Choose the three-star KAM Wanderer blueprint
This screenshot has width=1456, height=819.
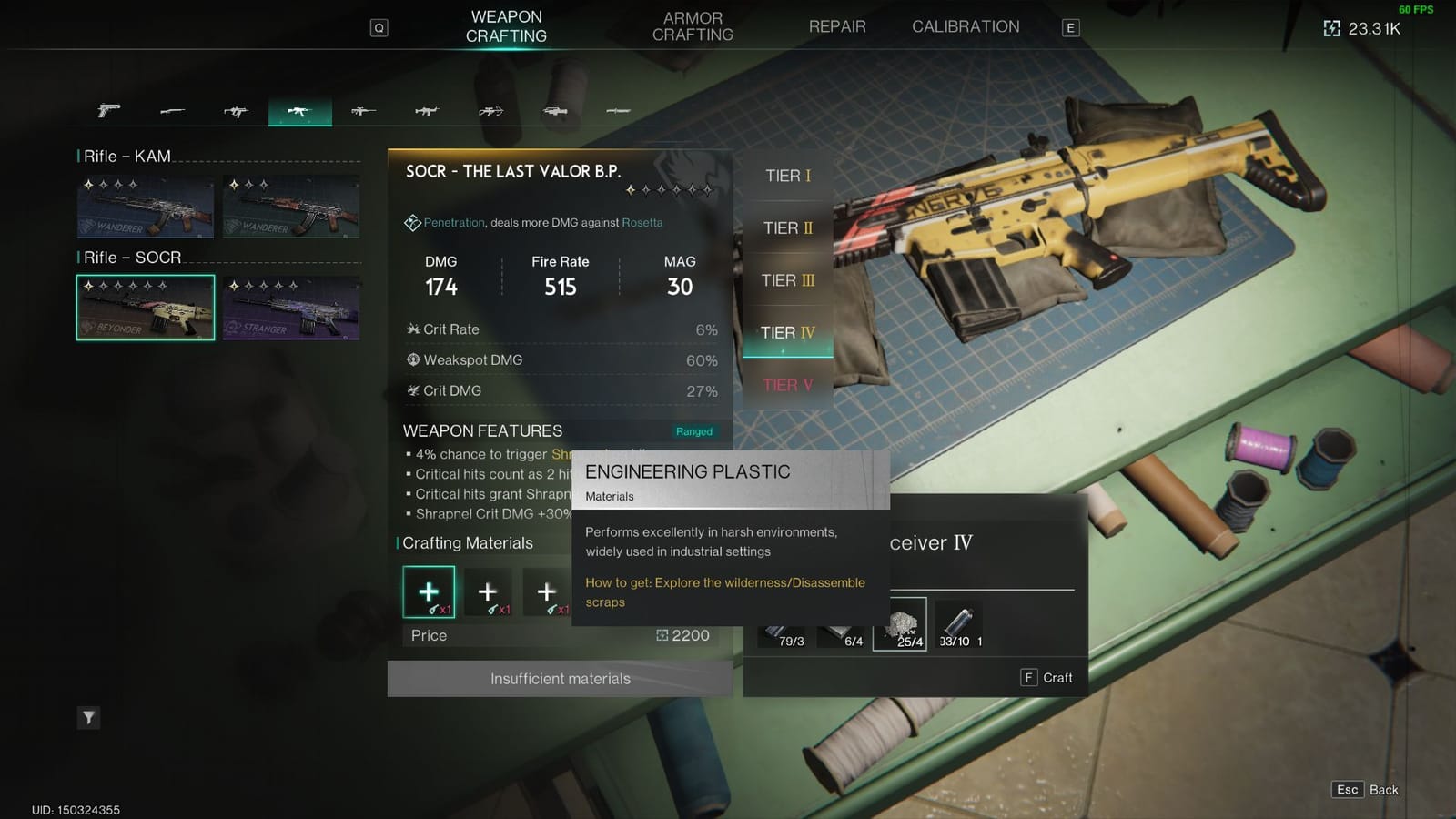tap(291, 207)
